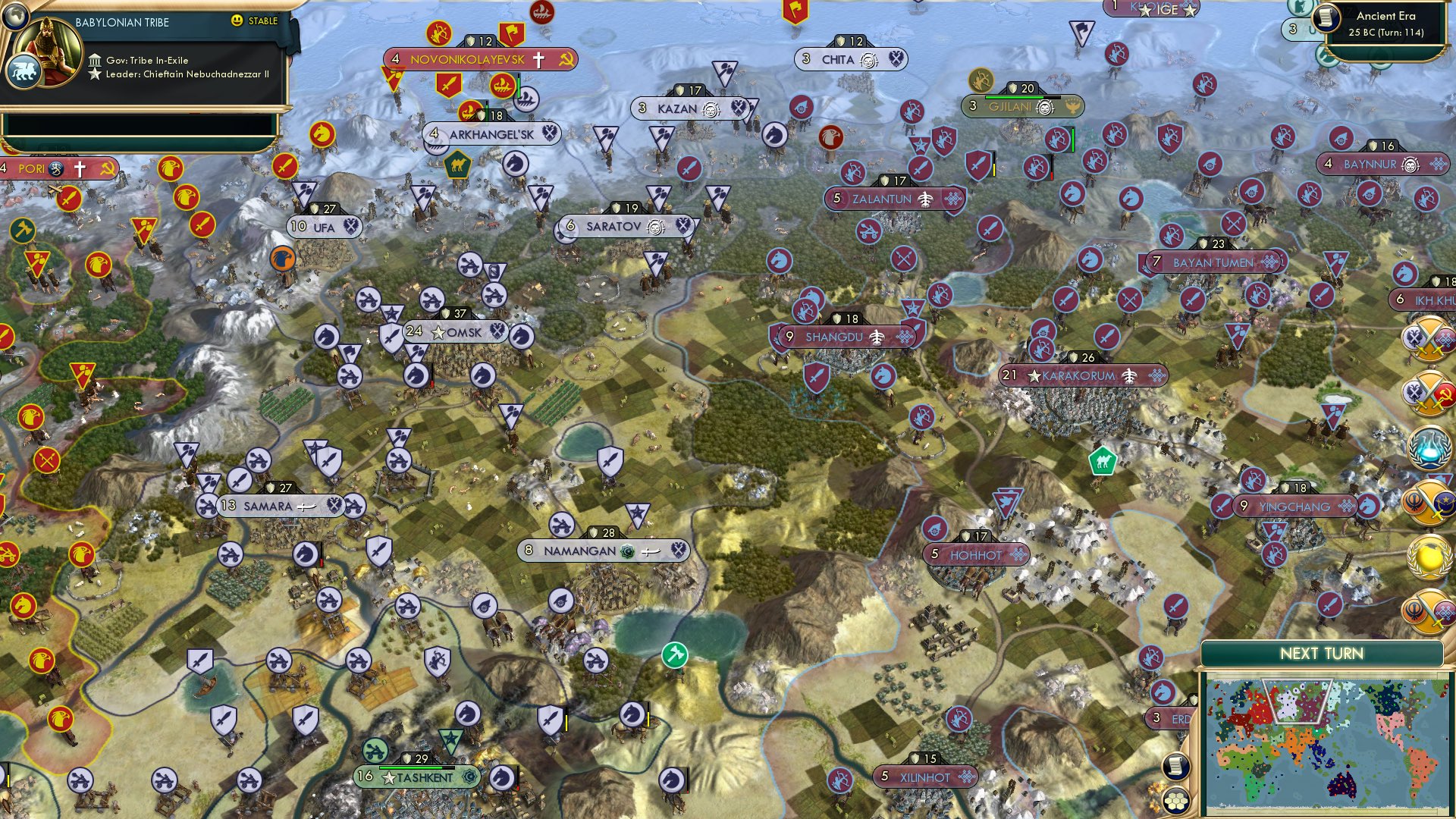Click the smiley STABLE stability indicator
This screenshot has width=1456, height=819.
pyautogui.click(x=237, y=22)
